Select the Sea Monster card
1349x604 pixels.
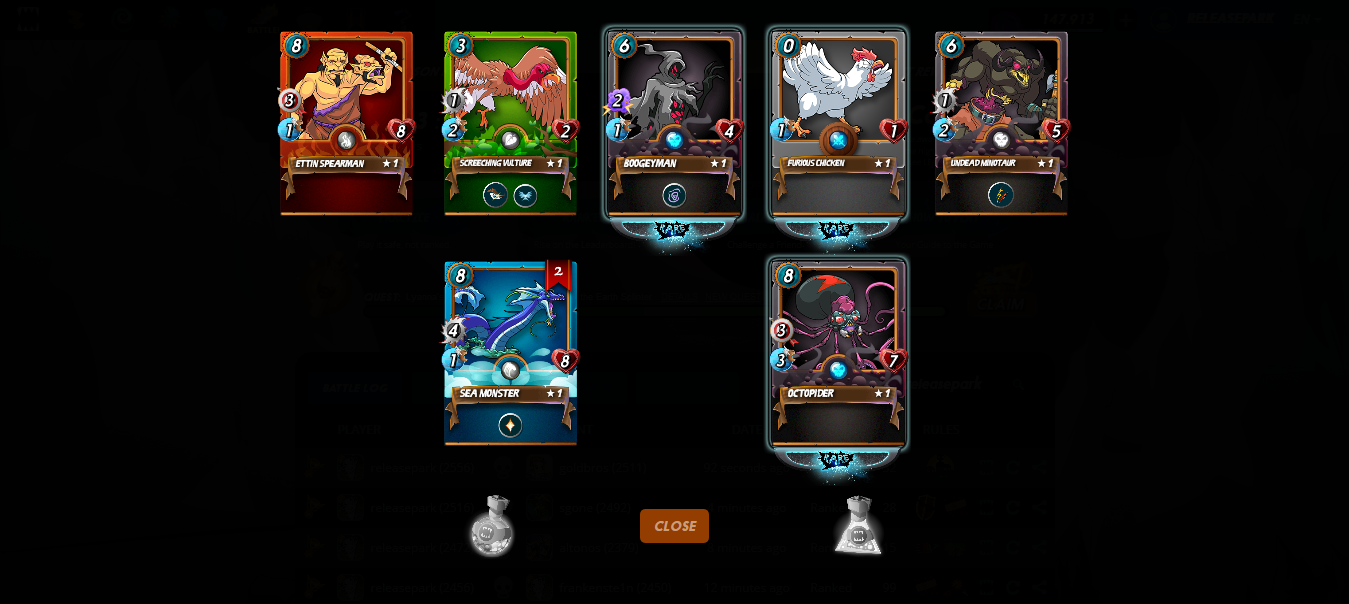click(510, 352)
